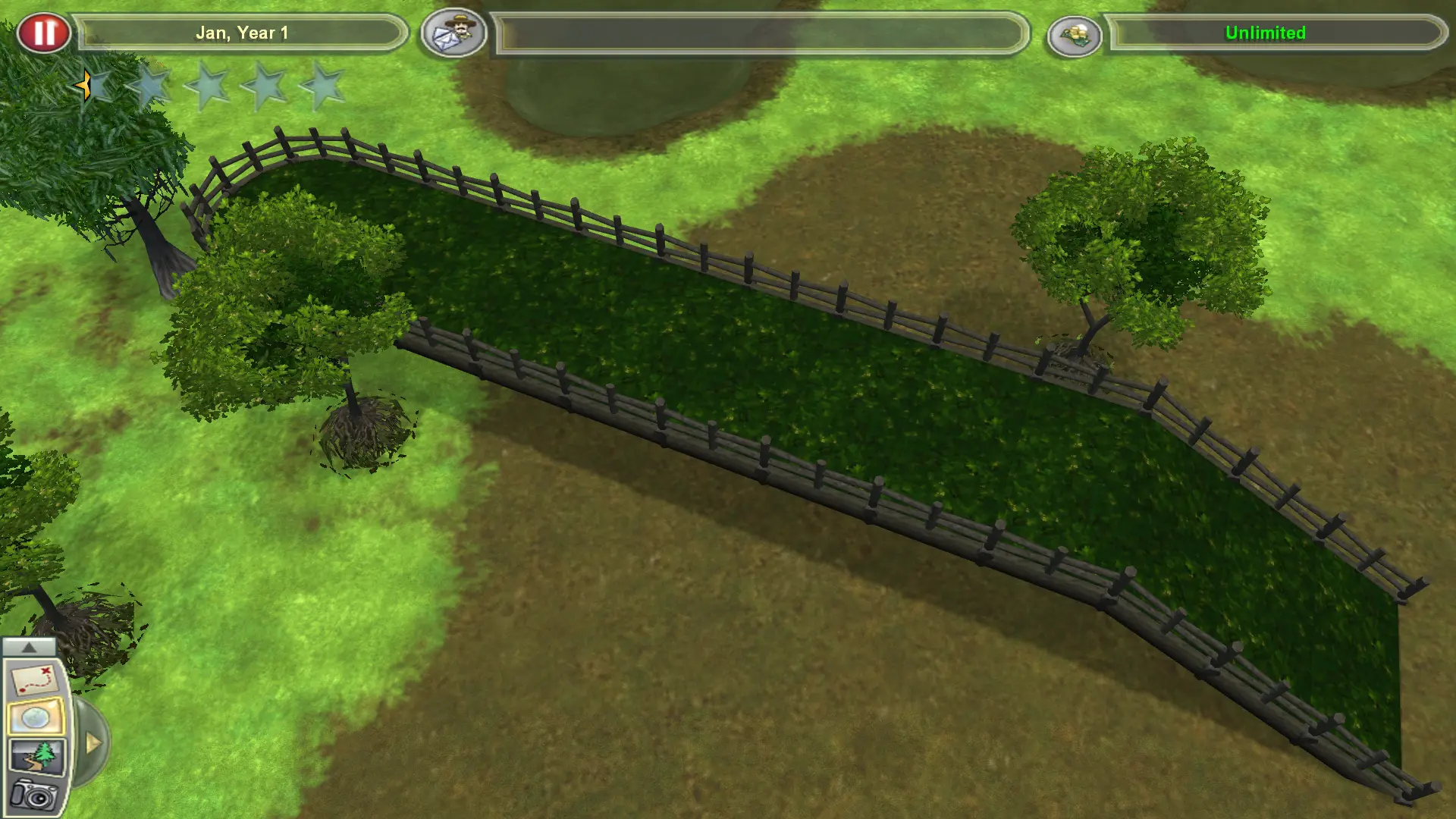This screenshot has height=819, width=1456.
Task: Click the Jan, Year 1 date display
Action: (243, 33)
